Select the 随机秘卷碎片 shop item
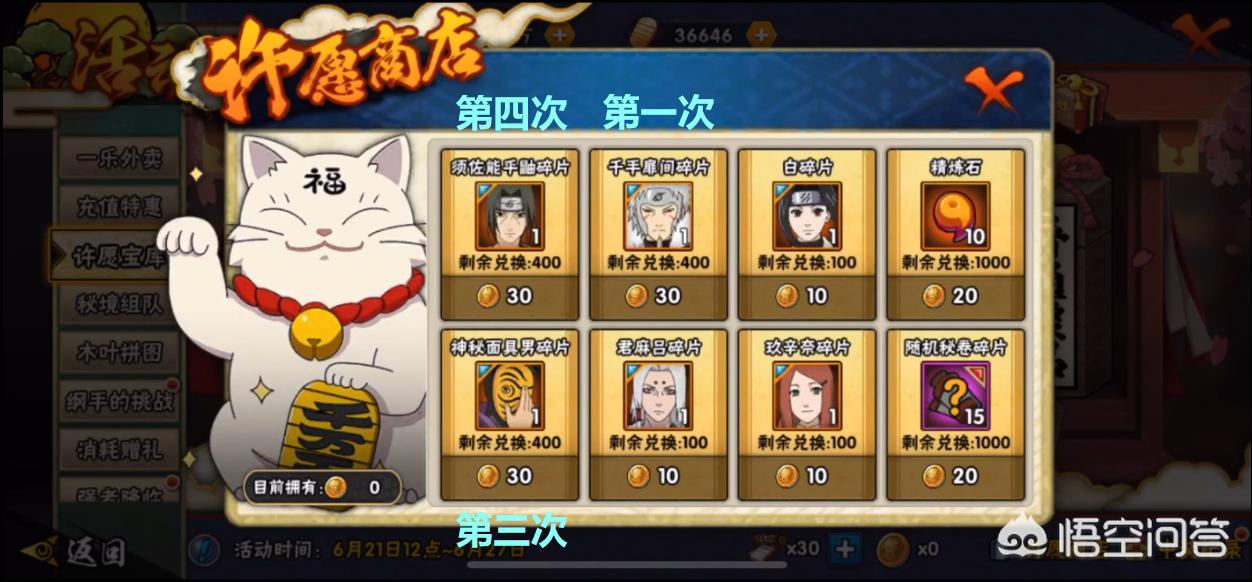Image resolution: width=1252 pixels, height=582 pixels. coord(954,412)
